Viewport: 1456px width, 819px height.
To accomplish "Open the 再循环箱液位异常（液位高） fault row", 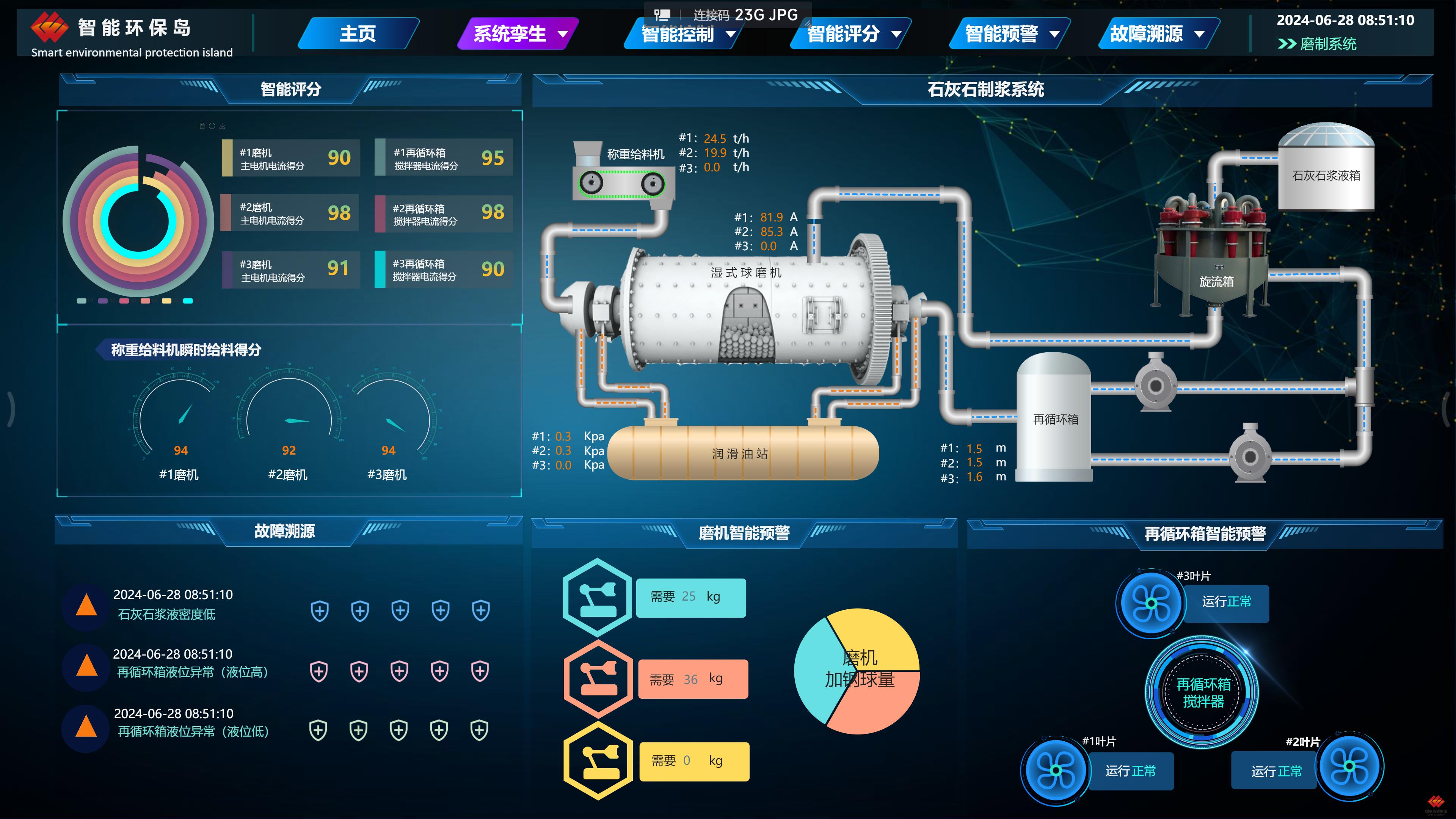I will coord(192,672).
